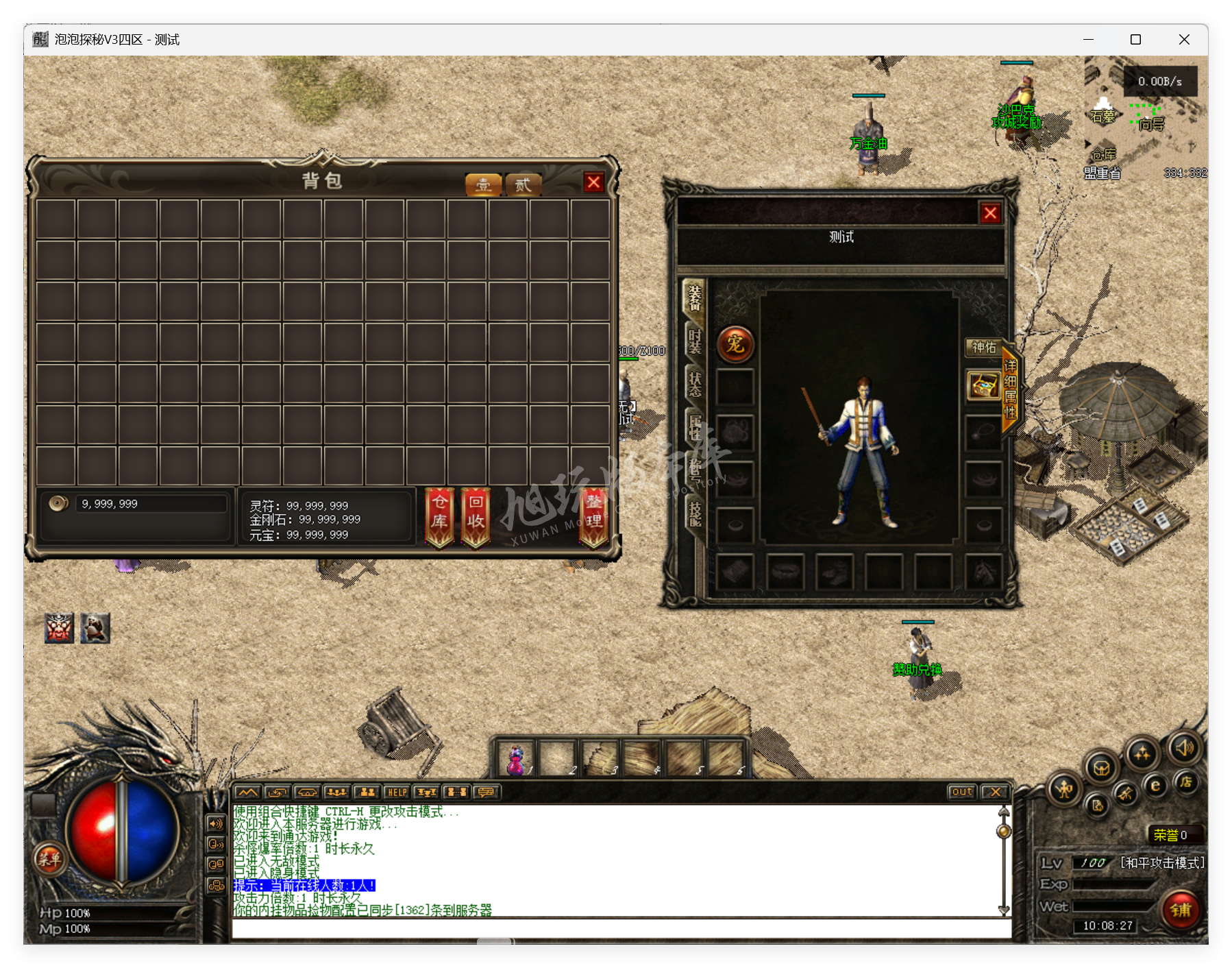Open the 仓库 warehouse from the bag

coord(439,516)
